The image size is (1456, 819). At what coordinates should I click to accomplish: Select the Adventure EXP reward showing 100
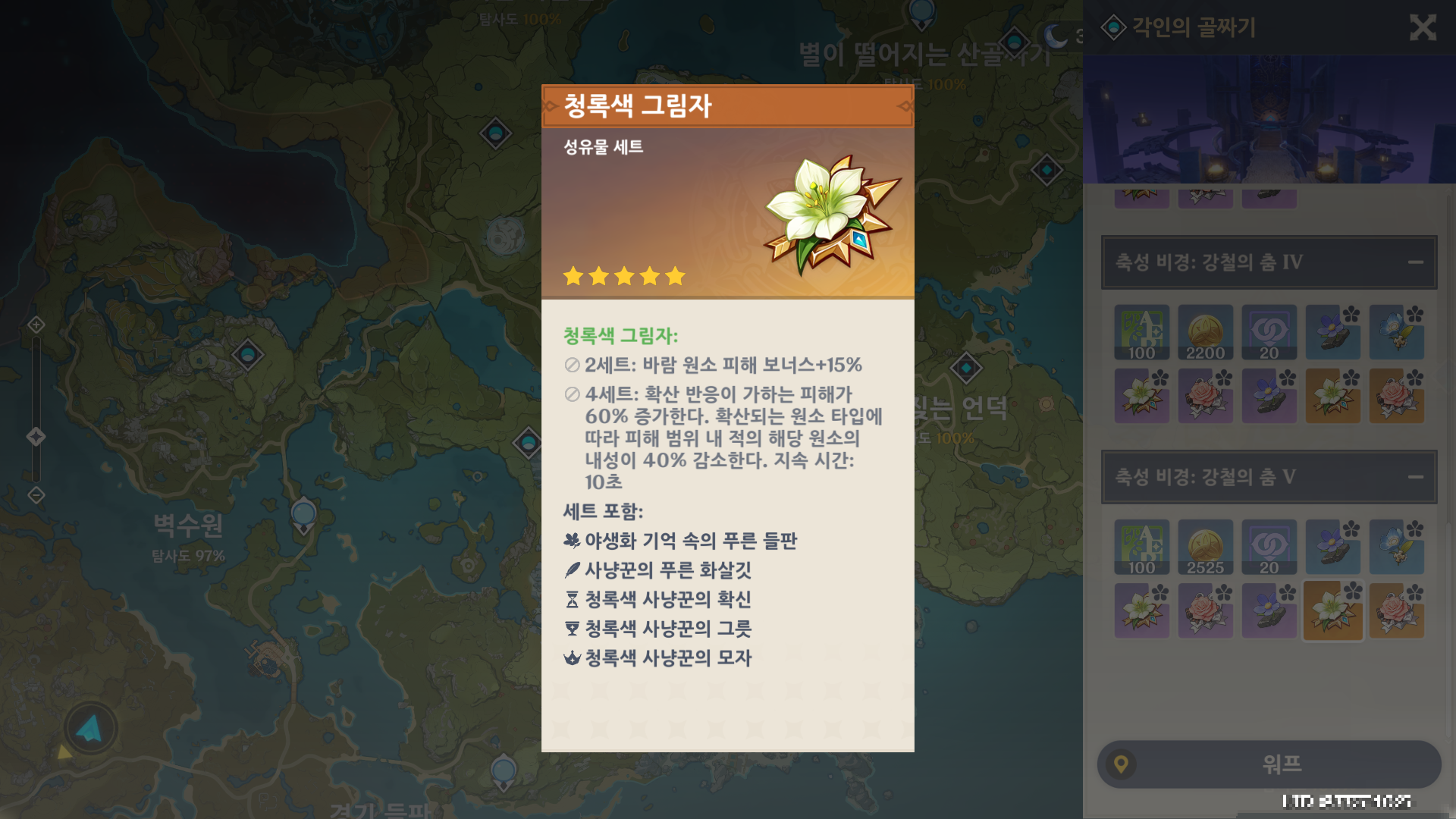(1141, 332)
